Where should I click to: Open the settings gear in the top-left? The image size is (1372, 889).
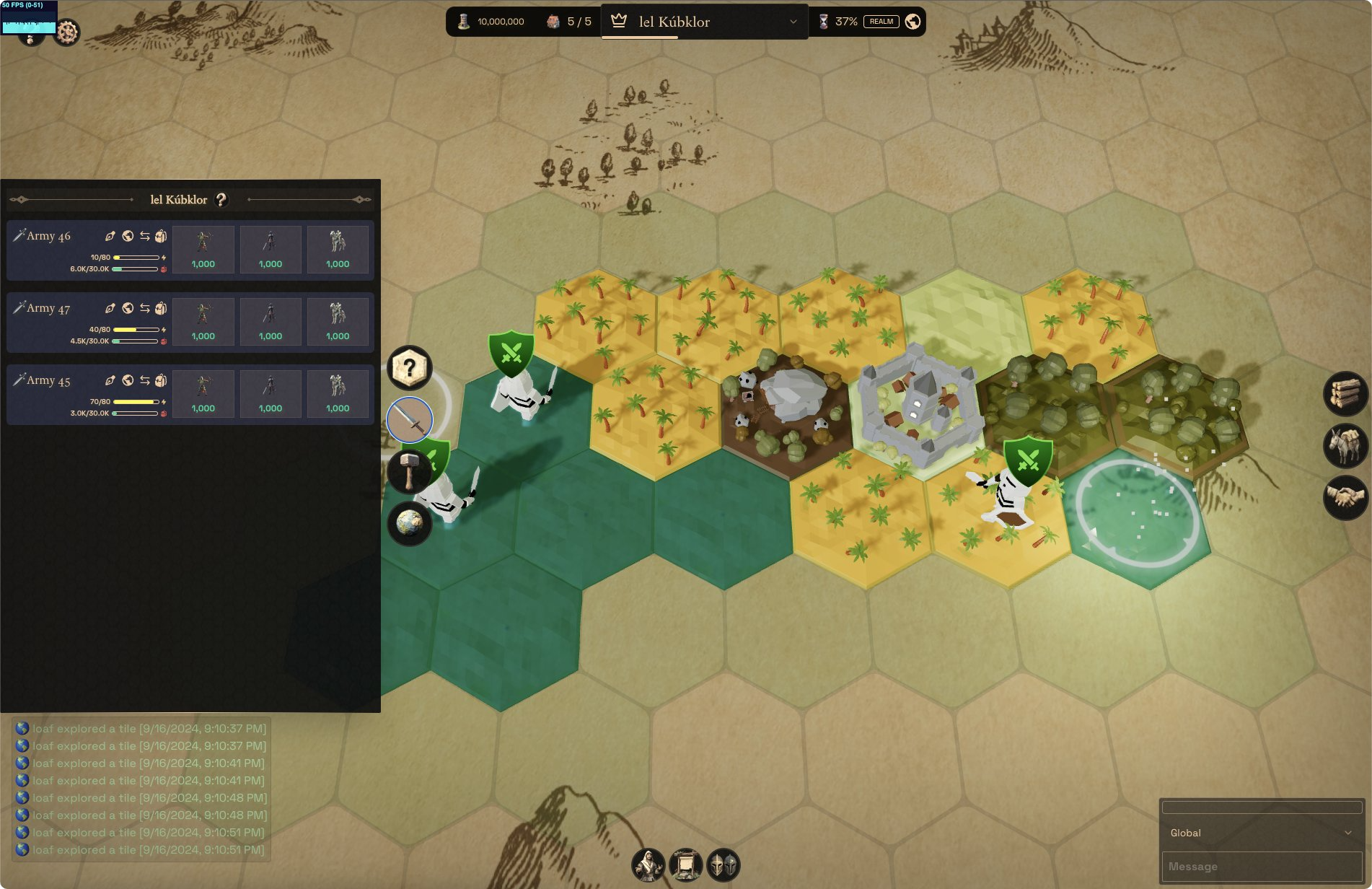[67, 32]
